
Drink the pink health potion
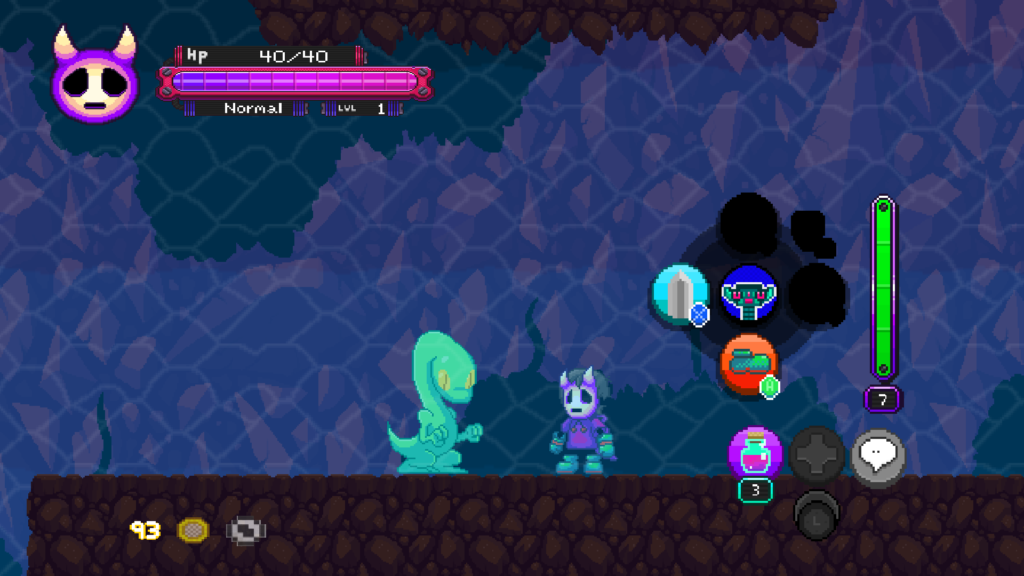755,455
